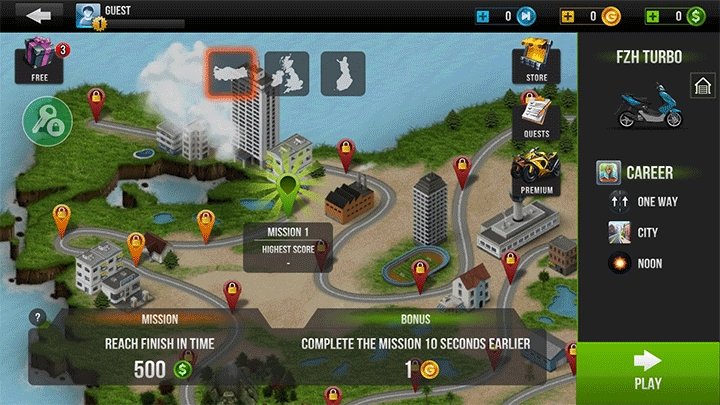Add more gold coins
The image size is (720, 405).
567,16
